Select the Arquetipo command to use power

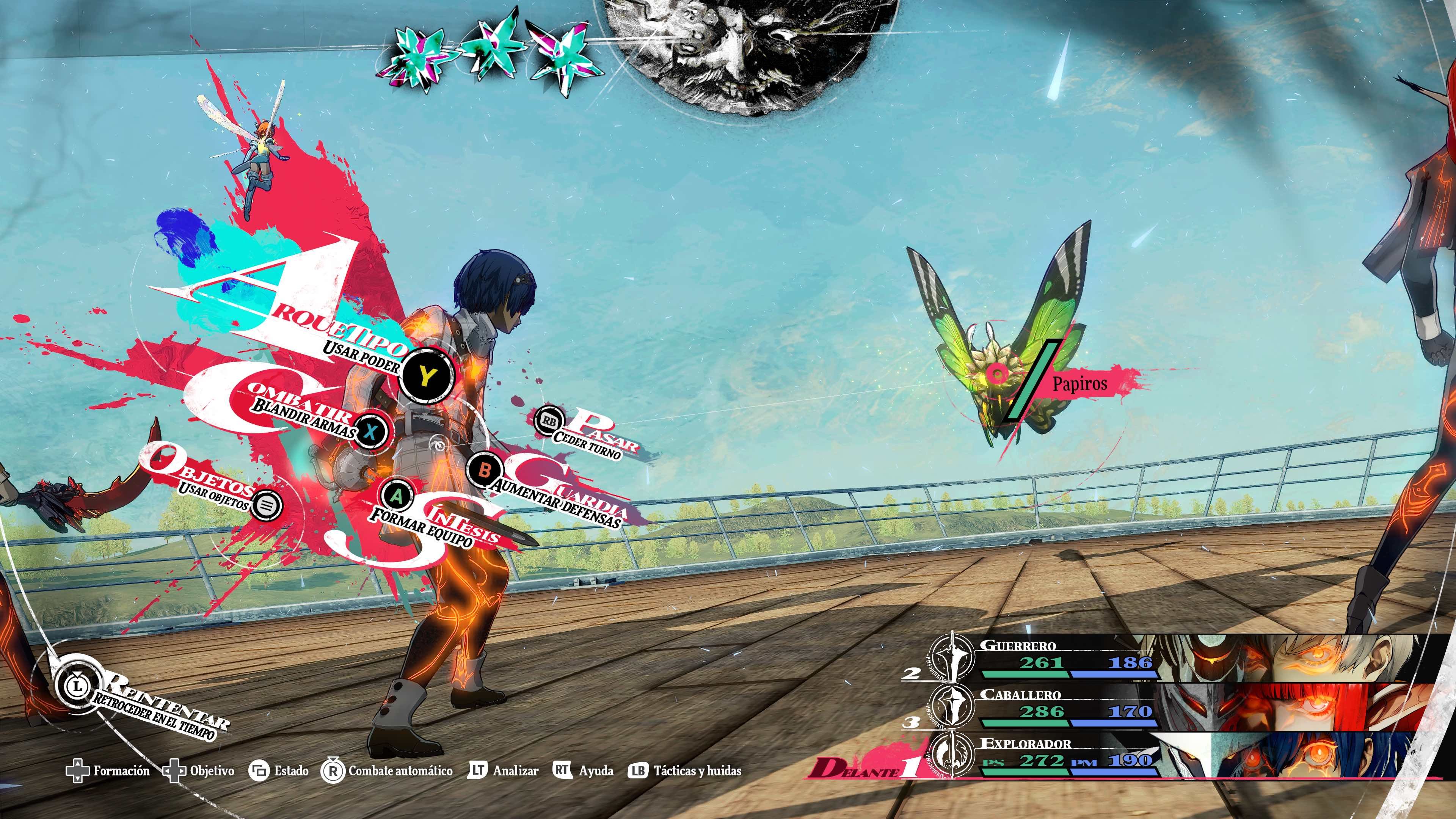coord(426,375)
